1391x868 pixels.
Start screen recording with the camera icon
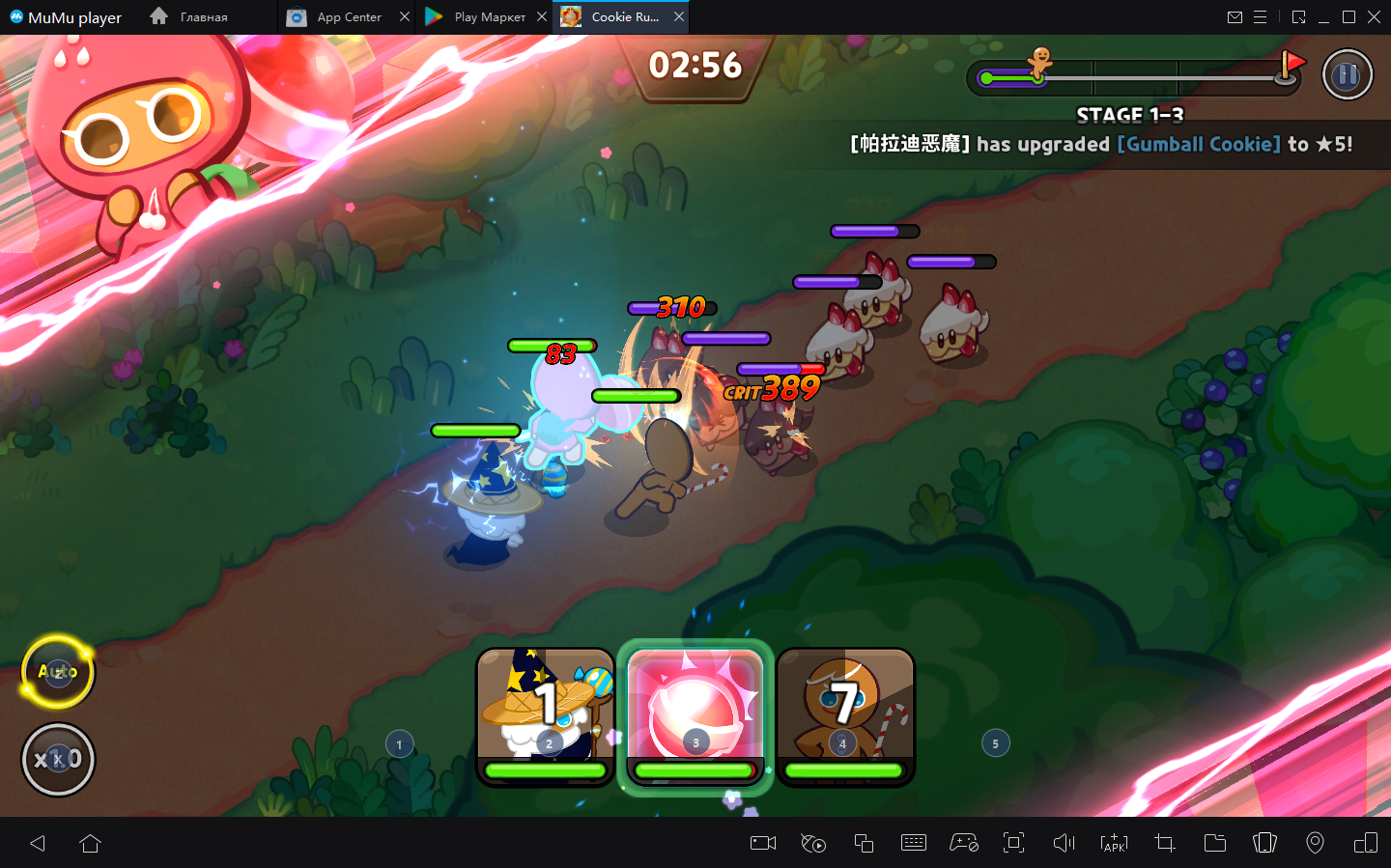click(763, 843)
